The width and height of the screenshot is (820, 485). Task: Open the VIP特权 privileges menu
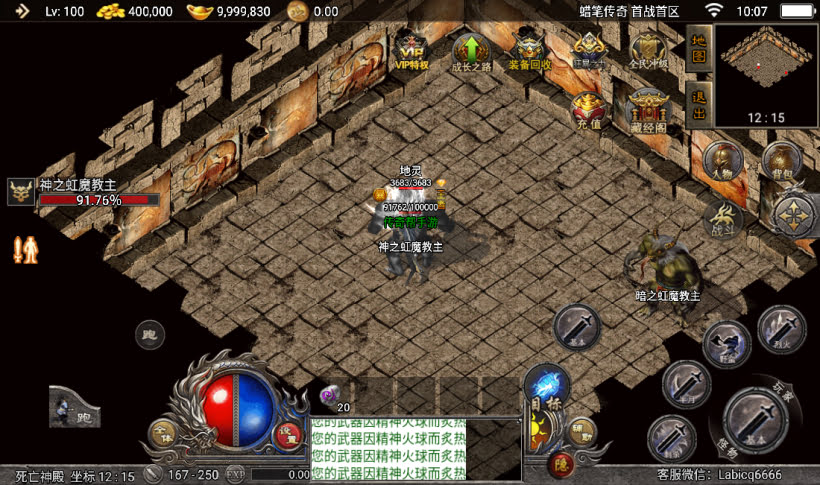(411, 50)
